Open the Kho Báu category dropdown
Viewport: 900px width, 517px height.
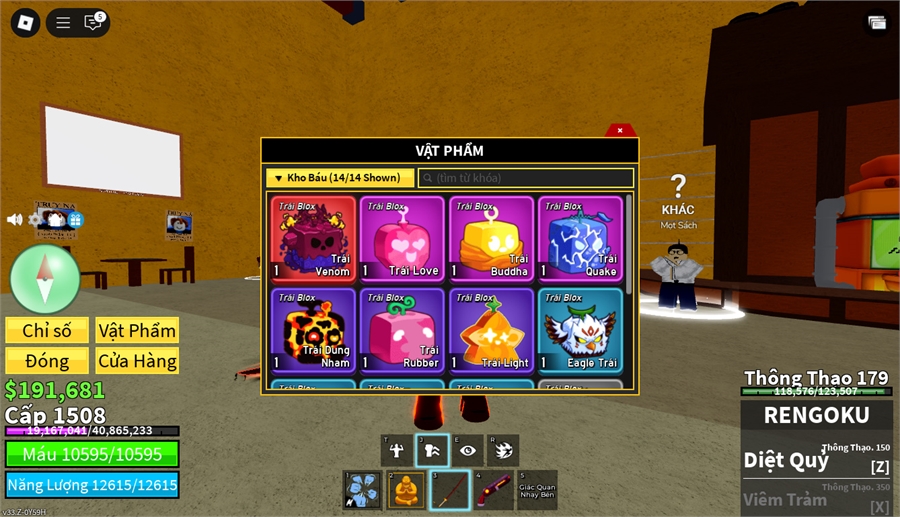coord(340,178)
